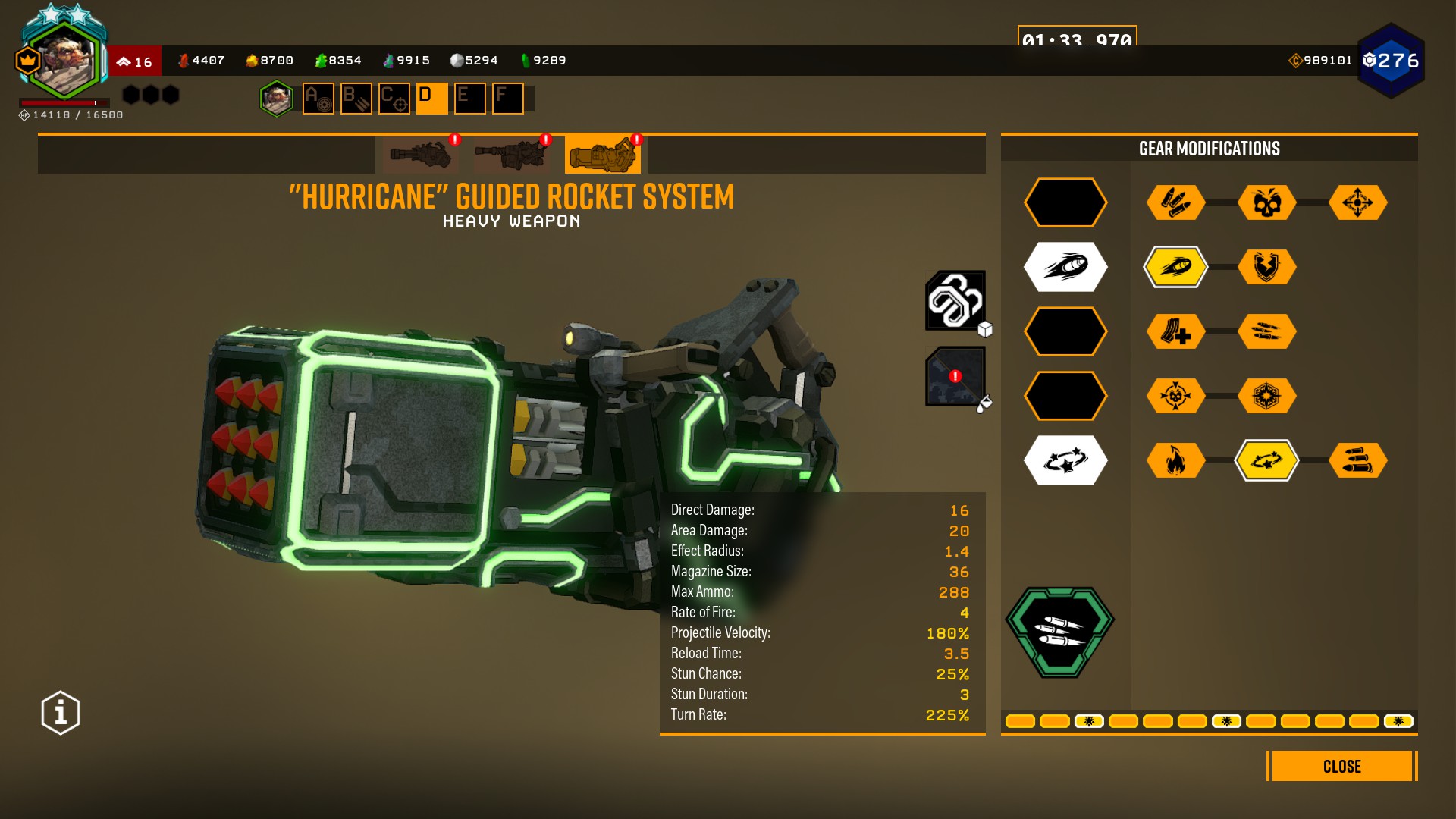
Task: Select the autocannon heavy weapon thumbnail
Action: coord(511,155)
